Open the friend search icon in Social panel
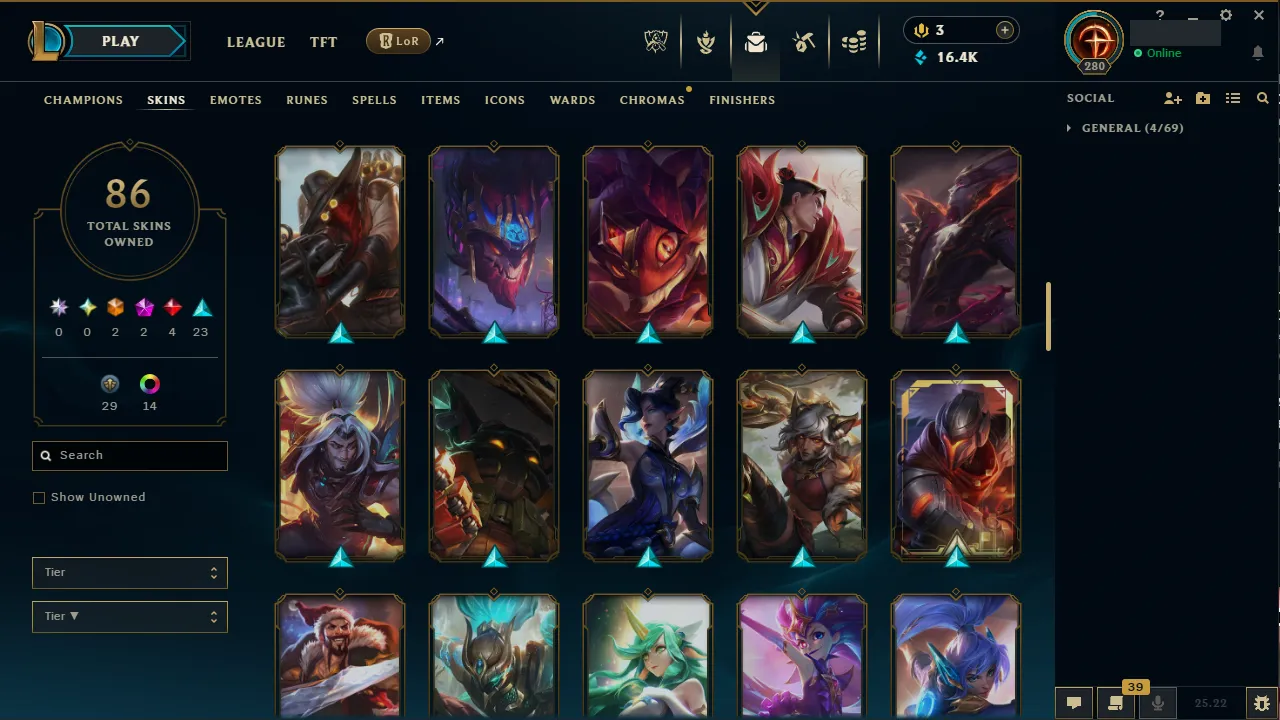Viewport: 1280px width, 720px height. (1262, 98)
